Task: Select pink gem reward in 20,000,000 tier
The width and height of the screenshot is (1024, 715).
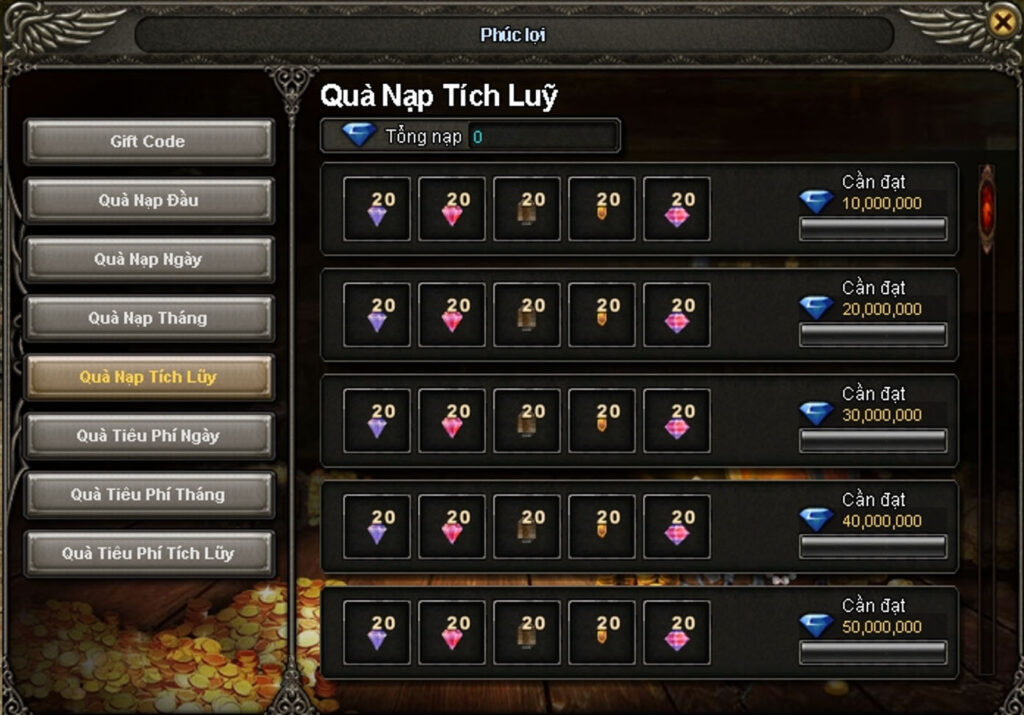Action: coord(452,315)
